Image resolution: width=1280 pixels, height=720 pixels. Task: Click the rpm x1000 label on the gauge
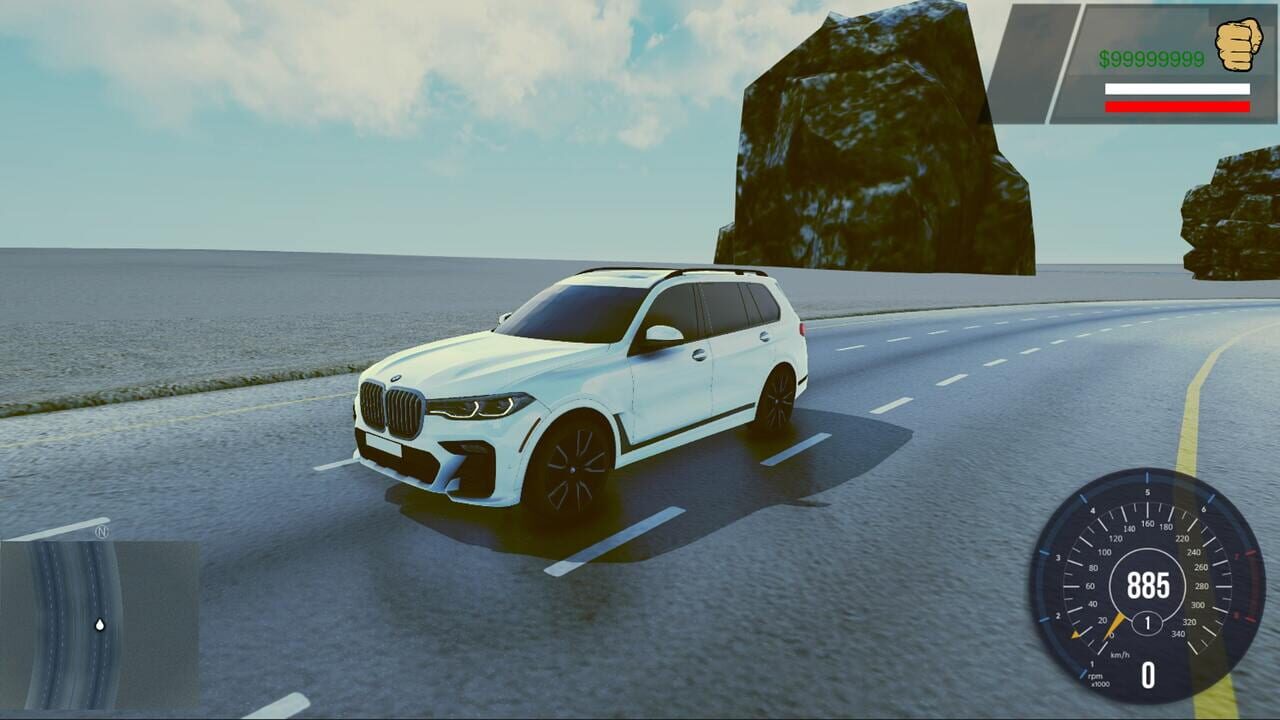pyautogui.click(x=1096, y=677)
